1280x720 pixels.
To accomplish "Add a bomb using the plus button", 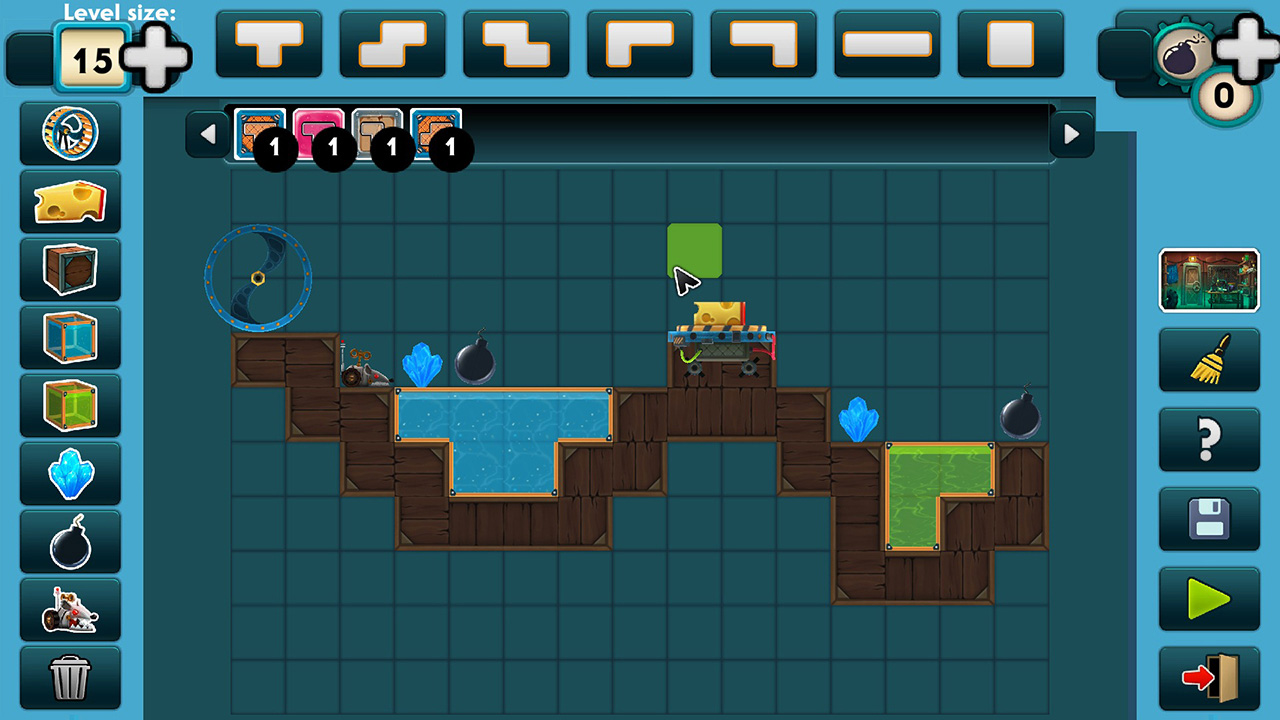I will [1243, 47].
